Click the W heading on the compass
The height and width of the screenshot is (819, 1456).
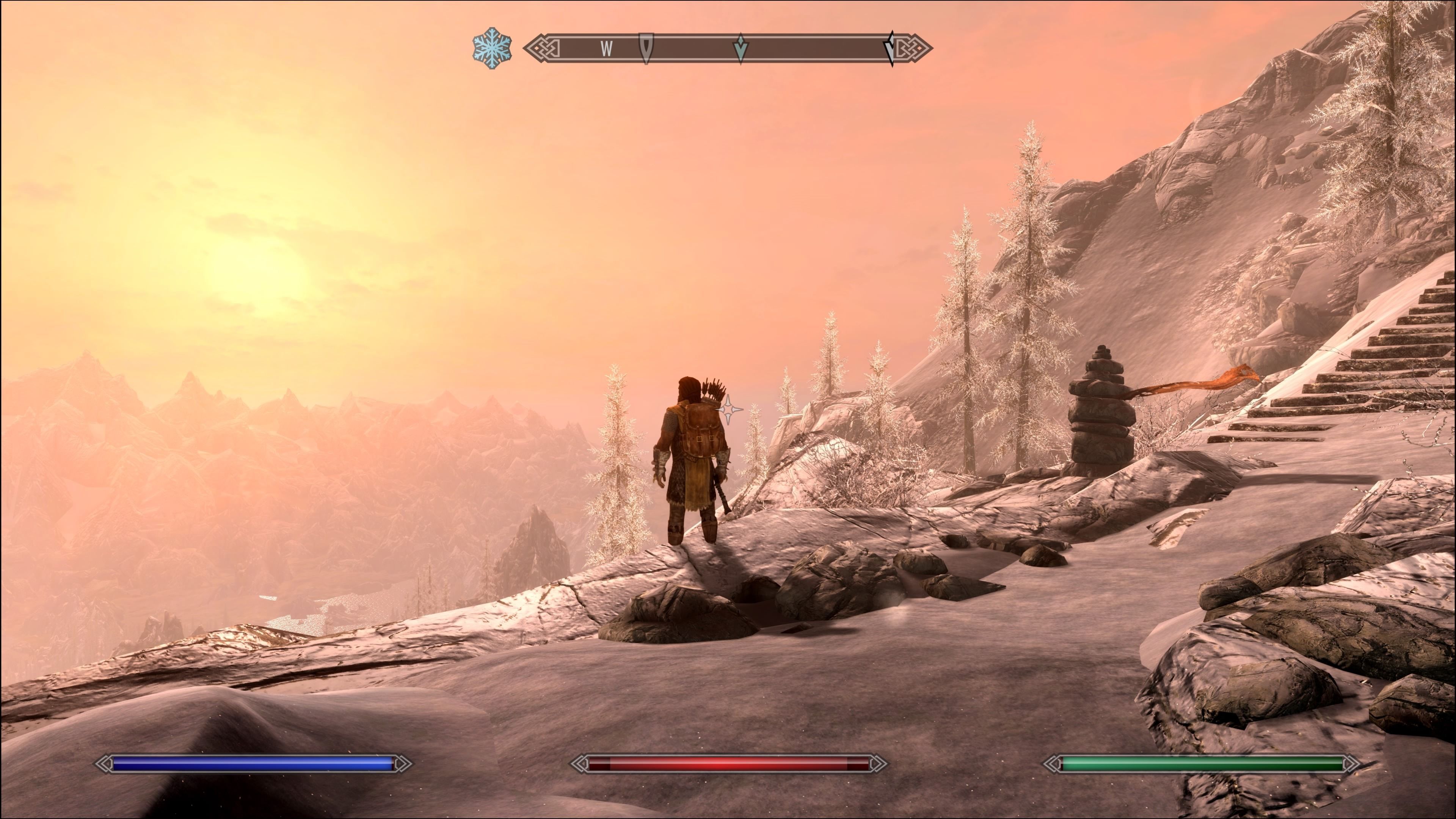(x=607, y=49)
